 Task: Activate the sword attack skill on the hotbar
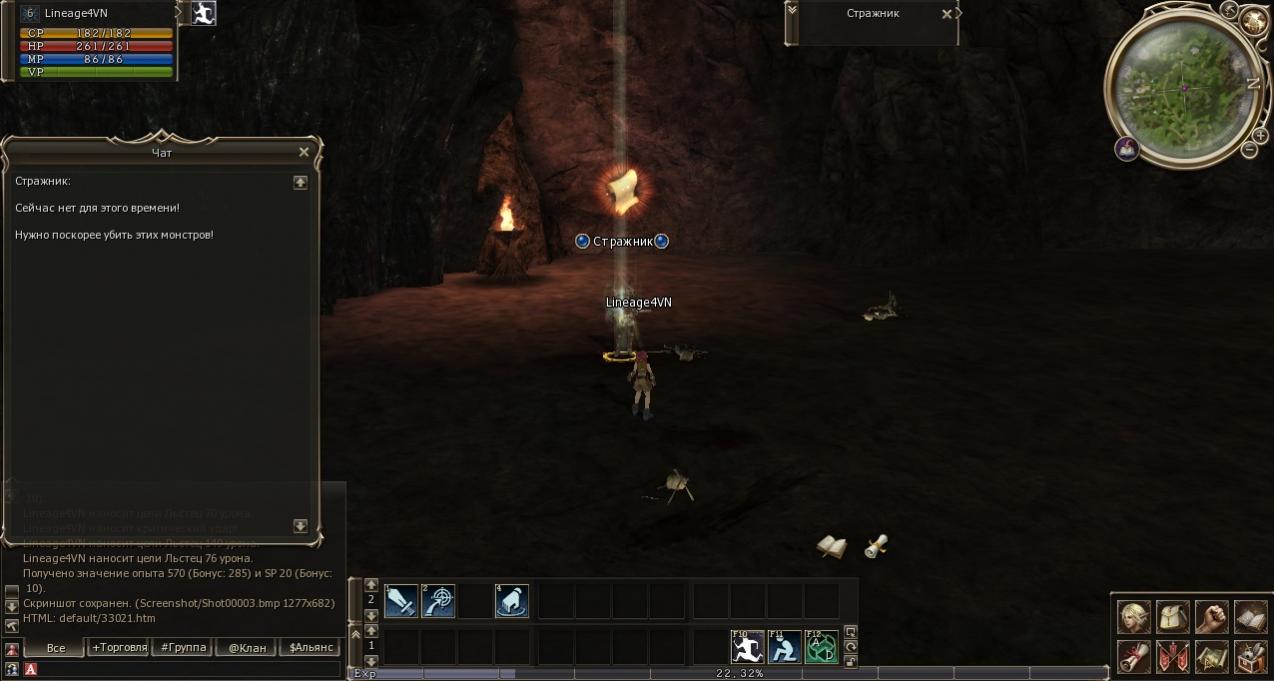pos(401,601)
